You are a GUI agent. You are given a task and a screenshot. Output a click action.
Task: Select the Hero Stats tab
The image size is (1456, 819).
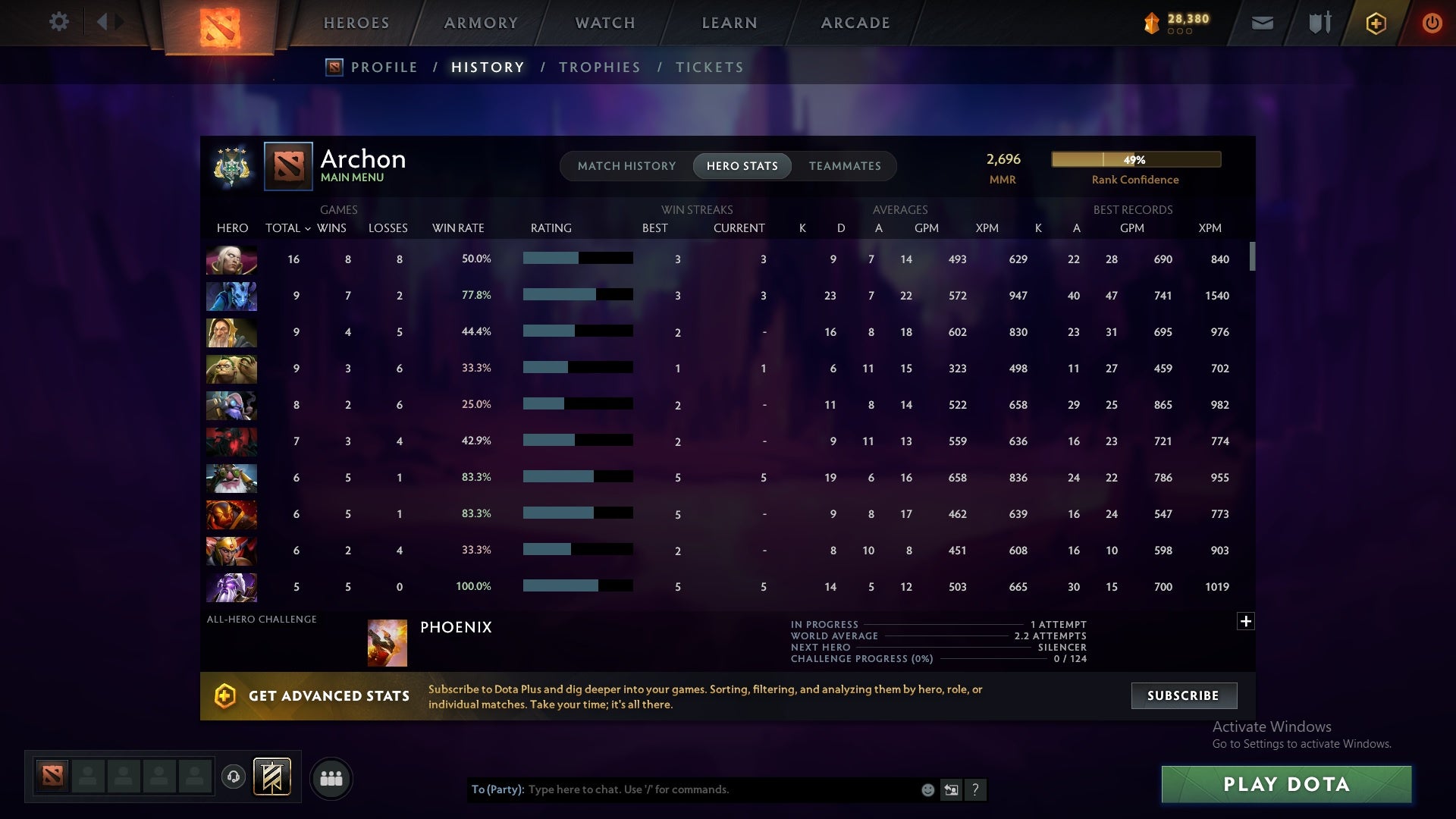[742, 165]
